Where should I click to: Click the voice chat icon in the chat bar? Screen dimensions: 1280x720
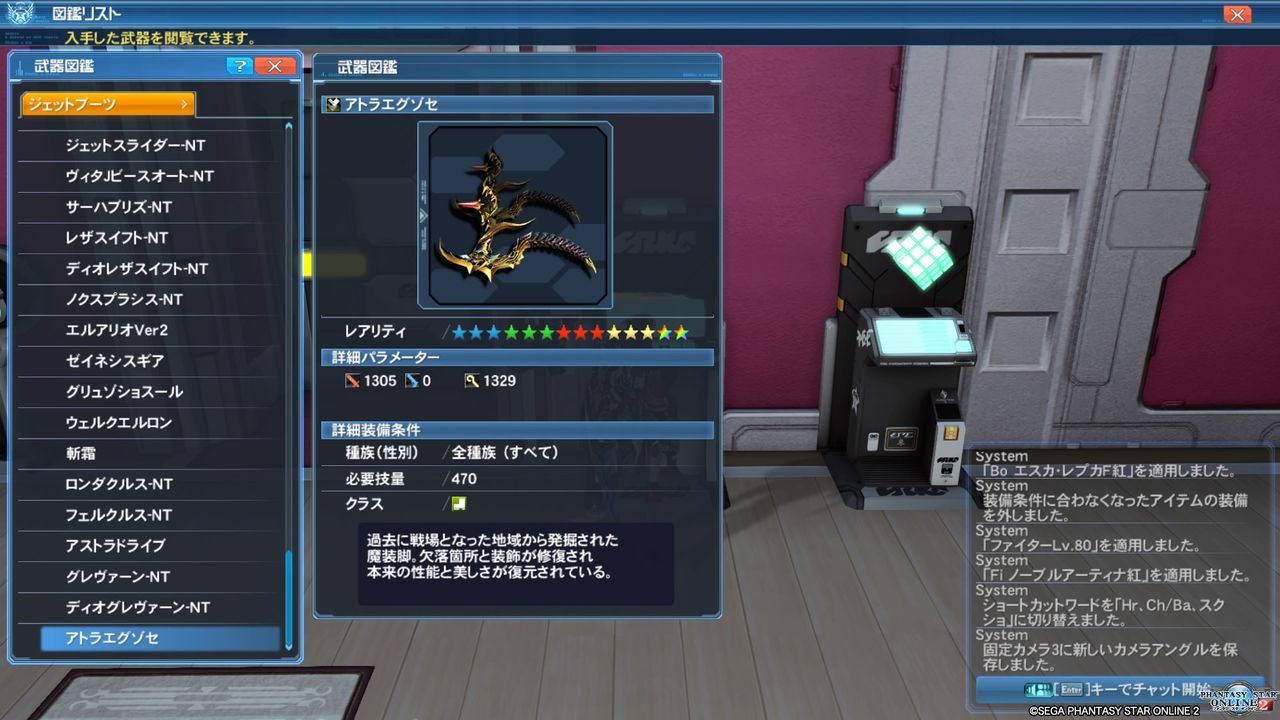coord(1038,689)
